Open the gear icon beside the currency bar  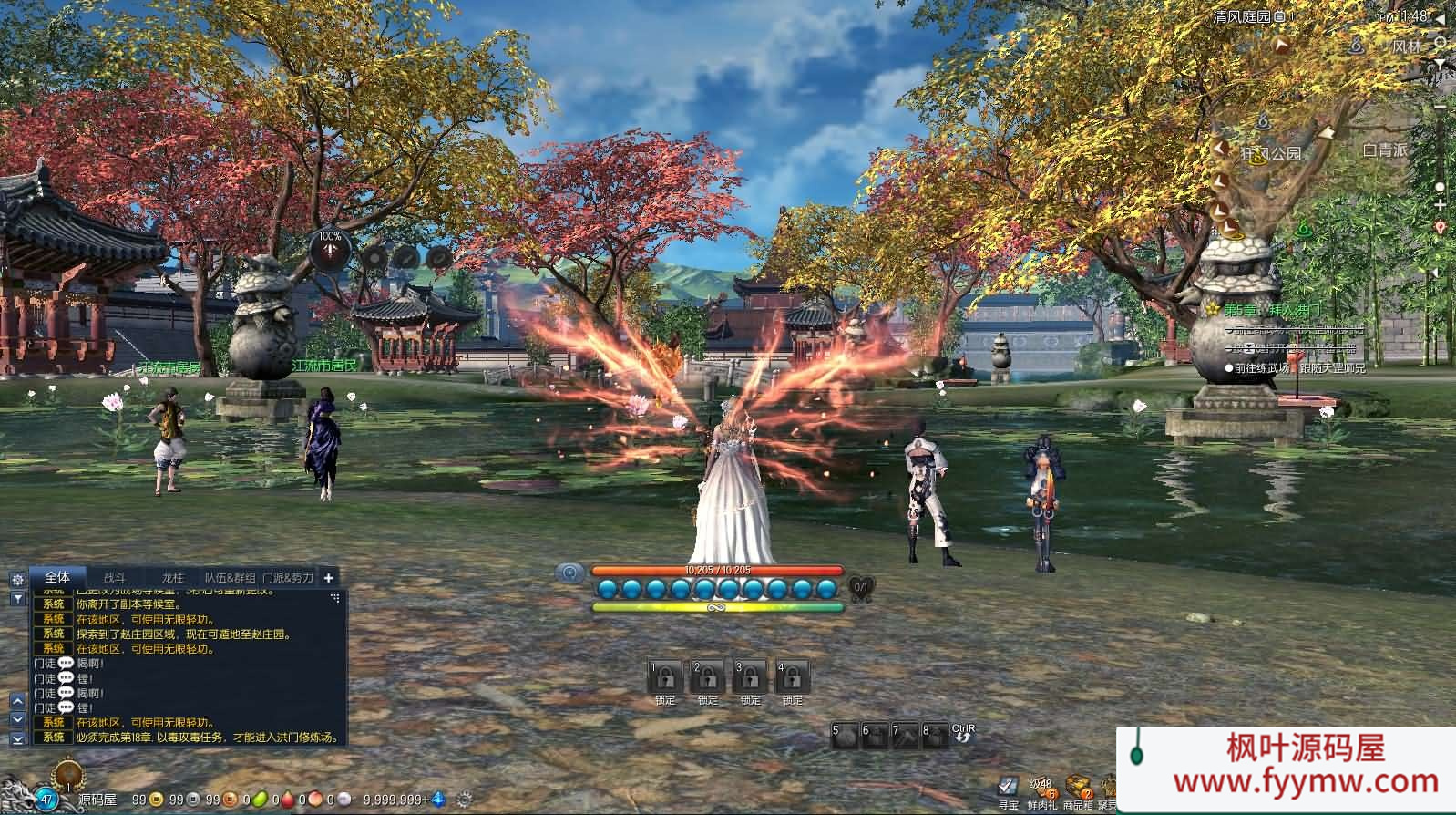coord(466,800)
